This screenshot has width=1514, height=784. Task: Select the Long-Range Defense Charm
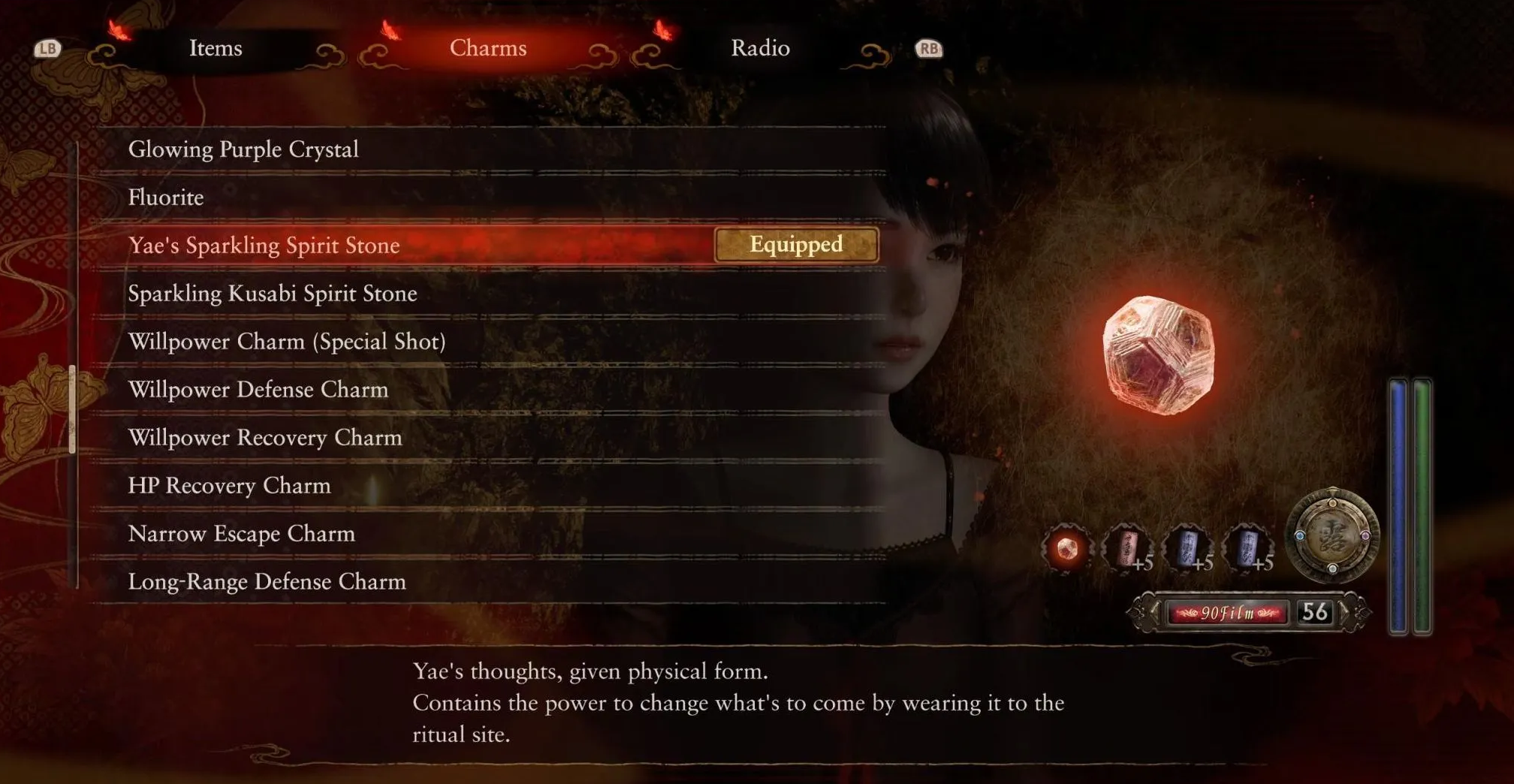[x=267, y=582]
